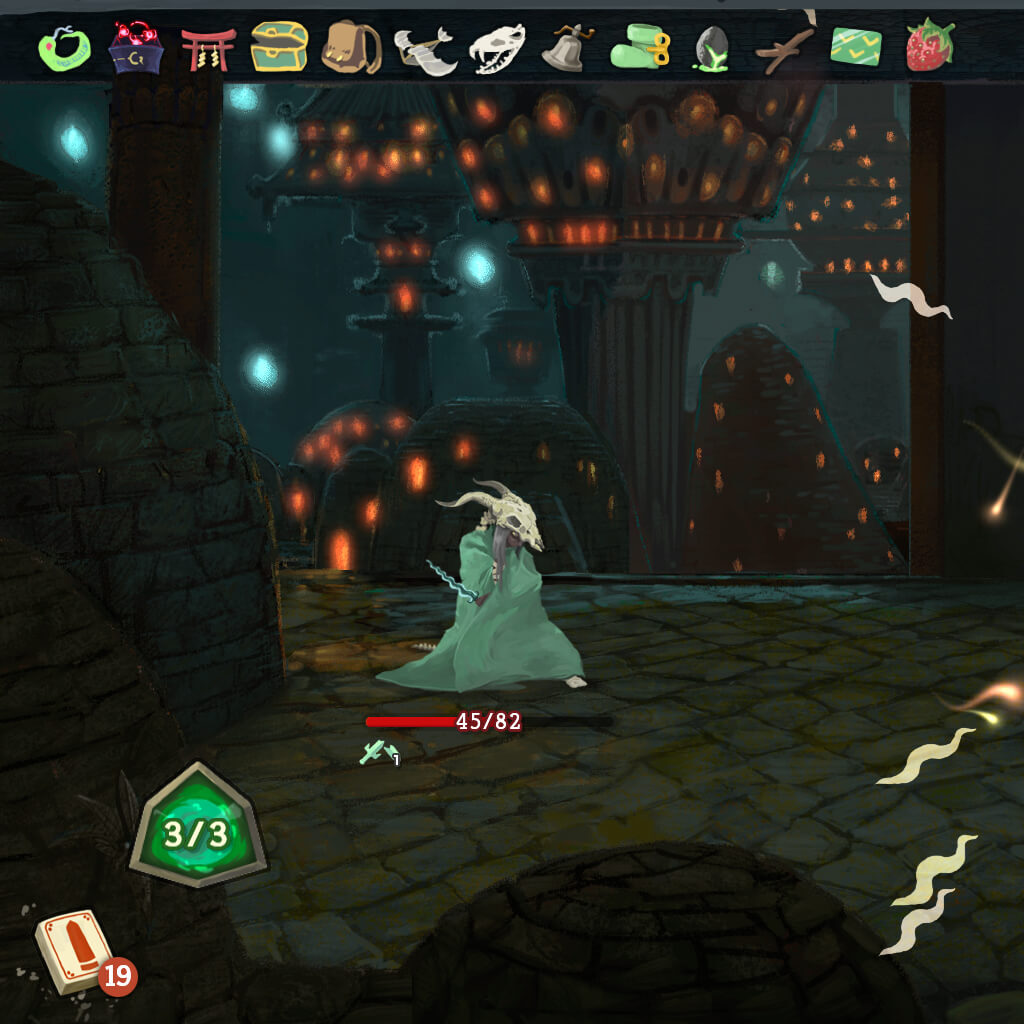Inspect the crossed-swords status icon under the character
Image resolution: width=1024 pixels, height=1024 pixels.
[379, 753]
